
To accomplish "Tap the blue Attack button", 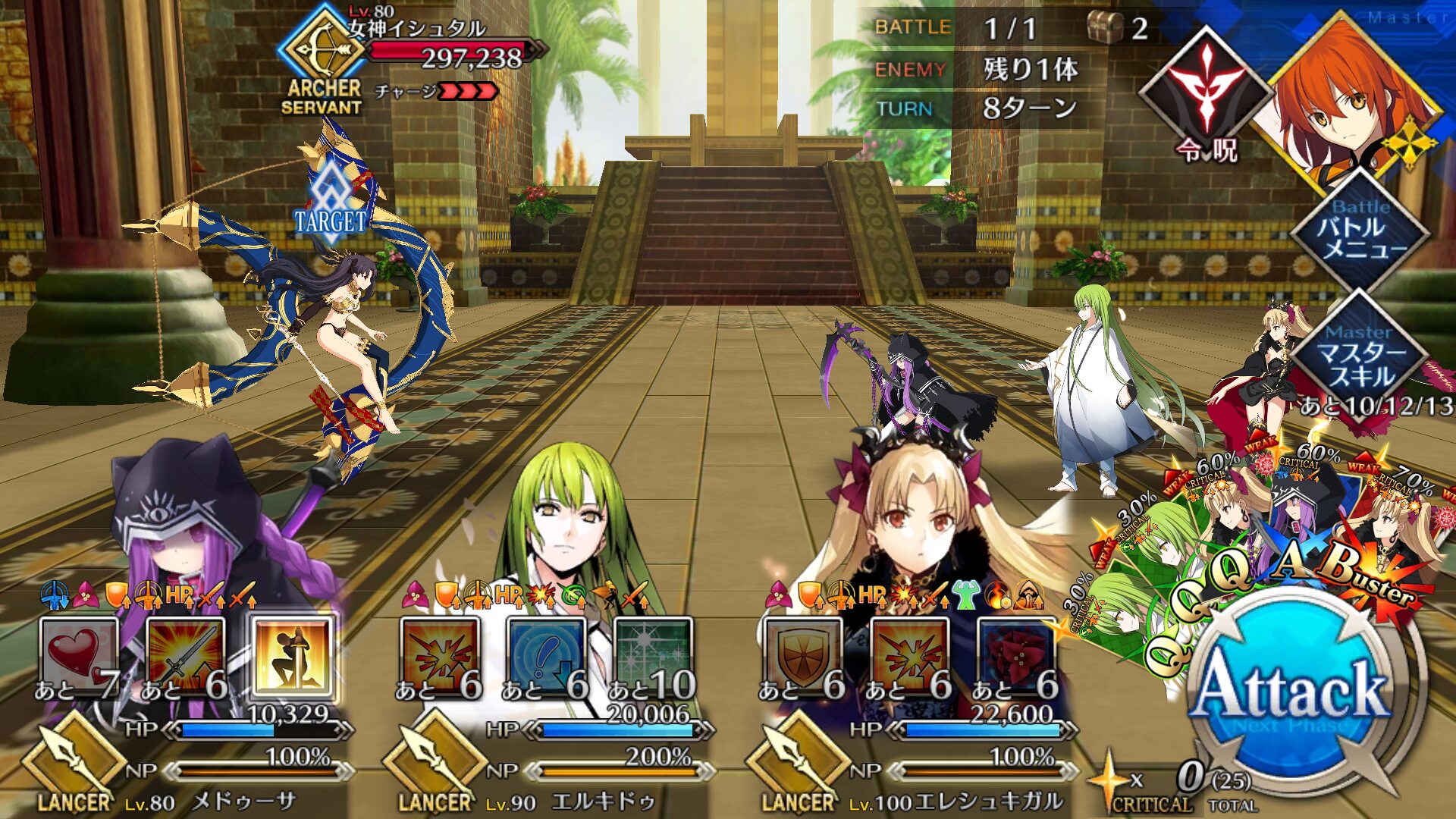I will pyautogui.click(x=1293, y=690).
